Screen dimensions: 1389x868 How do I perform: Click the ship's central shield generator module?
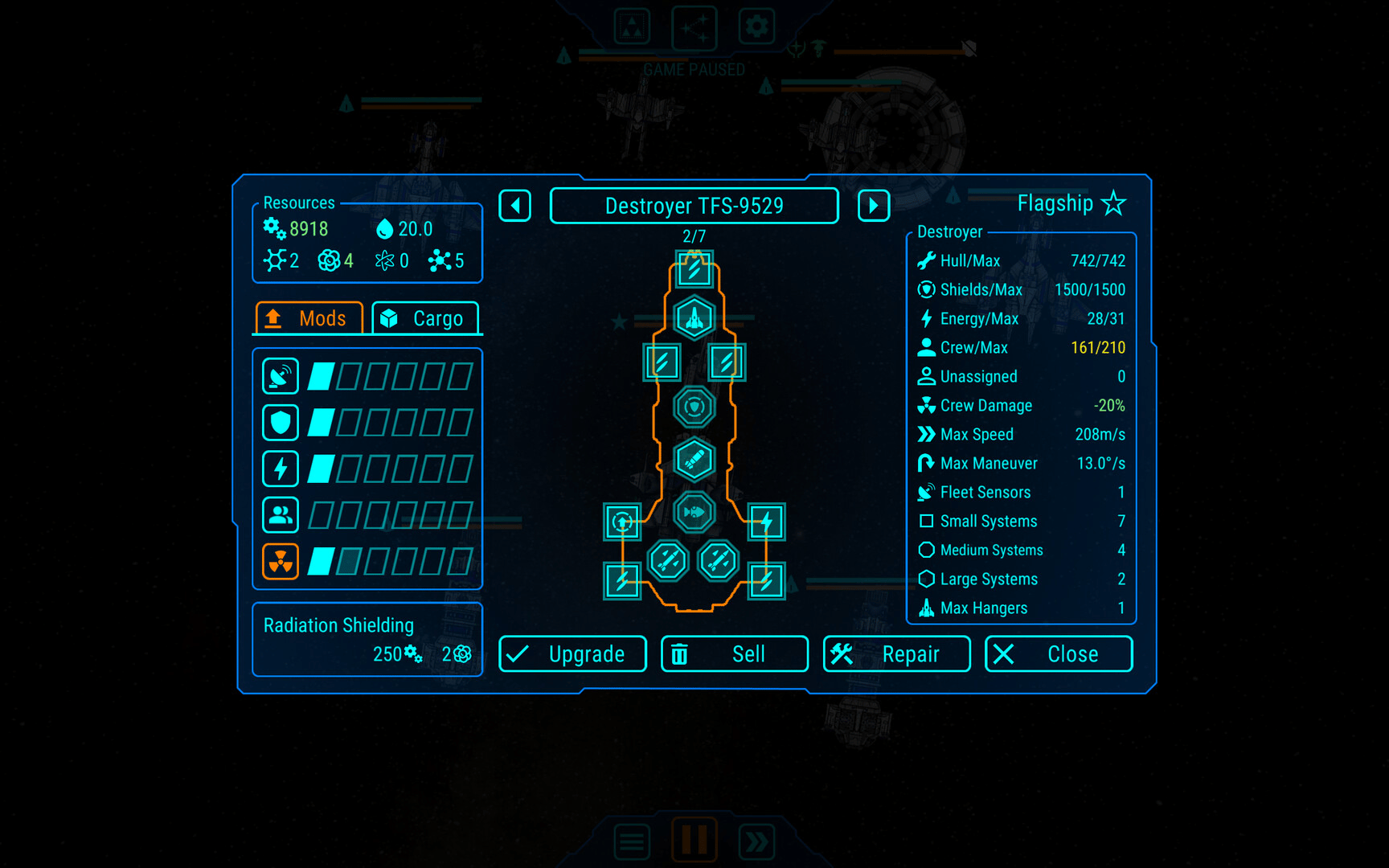pyautogui.click(x=694, y=407)
